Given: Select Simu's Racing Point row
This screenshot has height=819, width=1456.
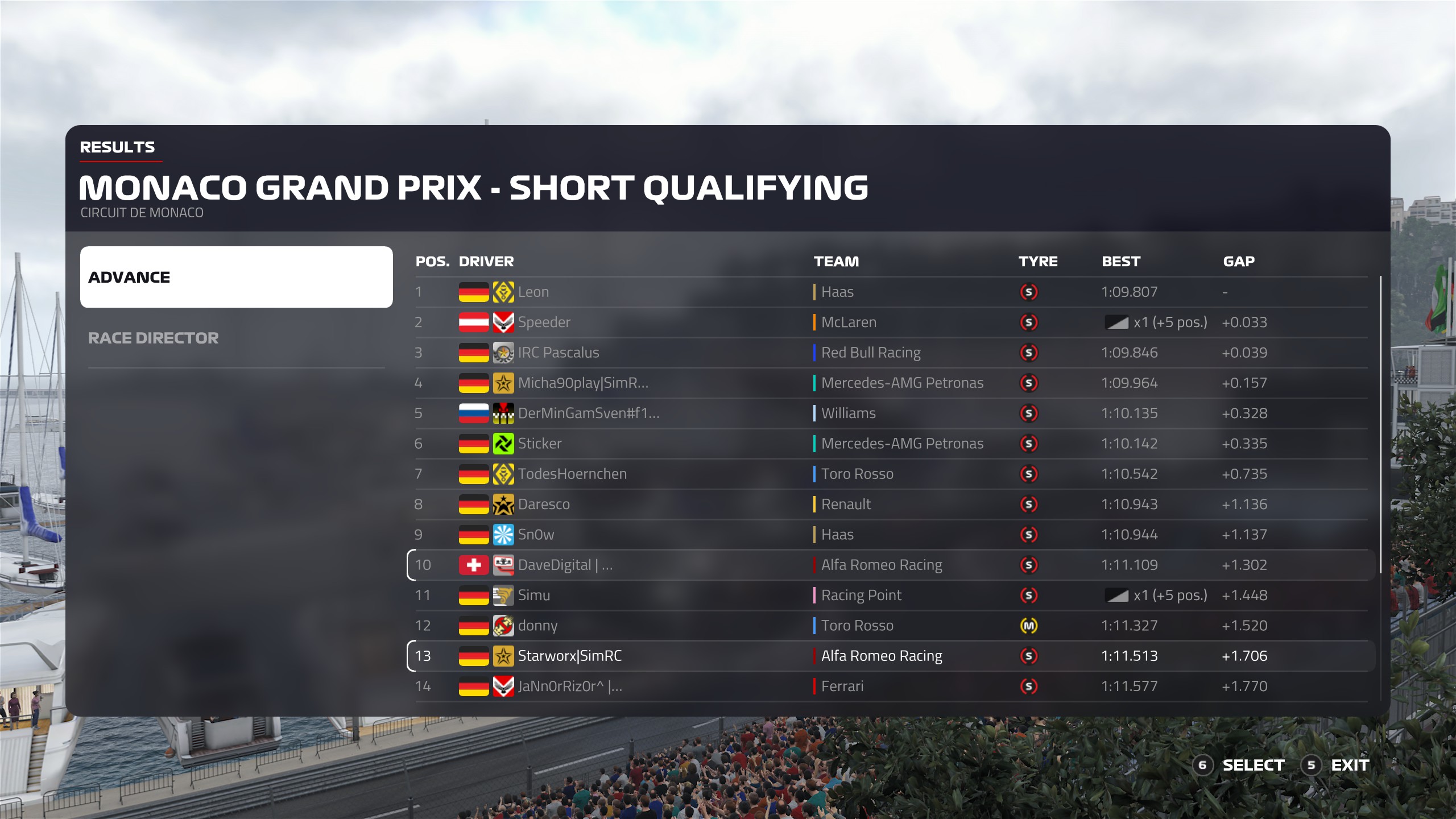Looking at the screenshot, I should pos(891,595).
